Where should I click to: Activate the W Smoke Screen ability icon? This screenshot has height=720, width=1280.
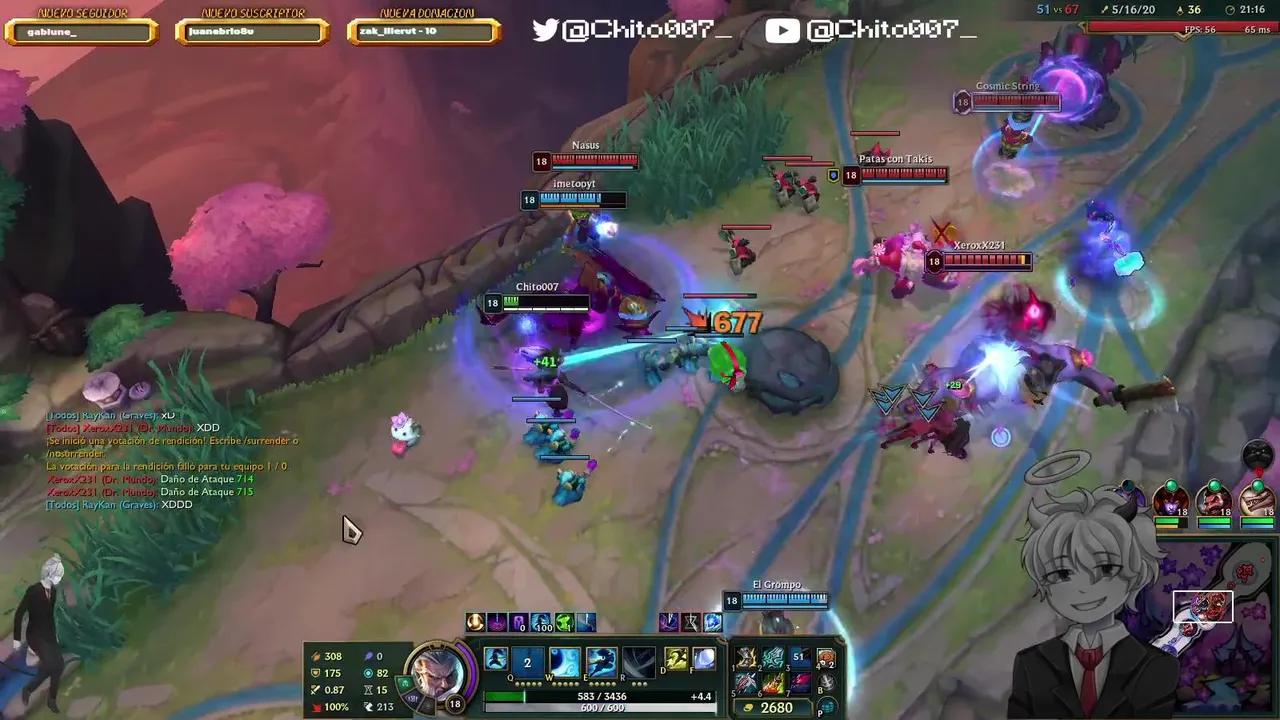tap(563, 661)
